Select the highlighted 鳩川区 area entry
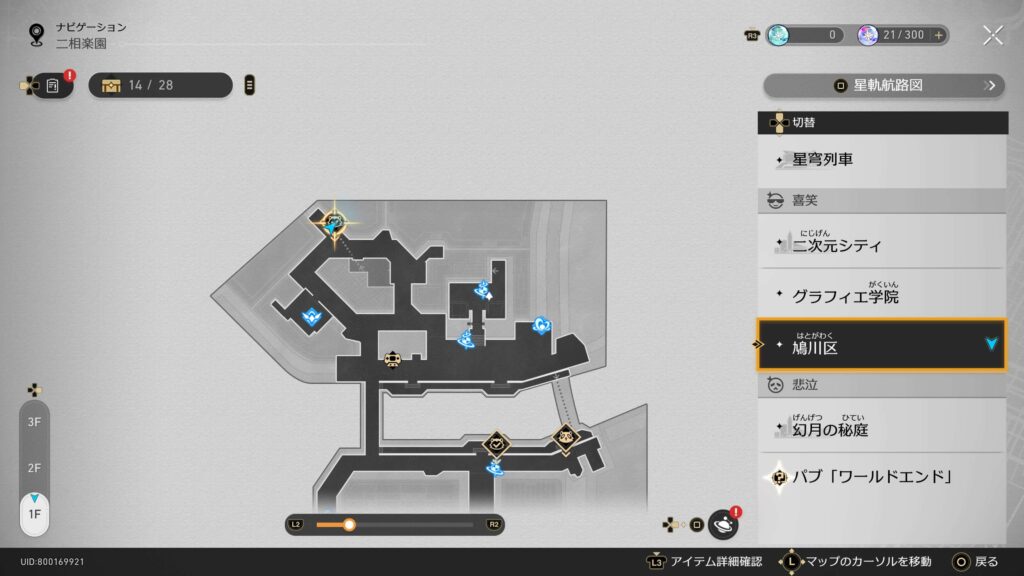 [882, 346]
